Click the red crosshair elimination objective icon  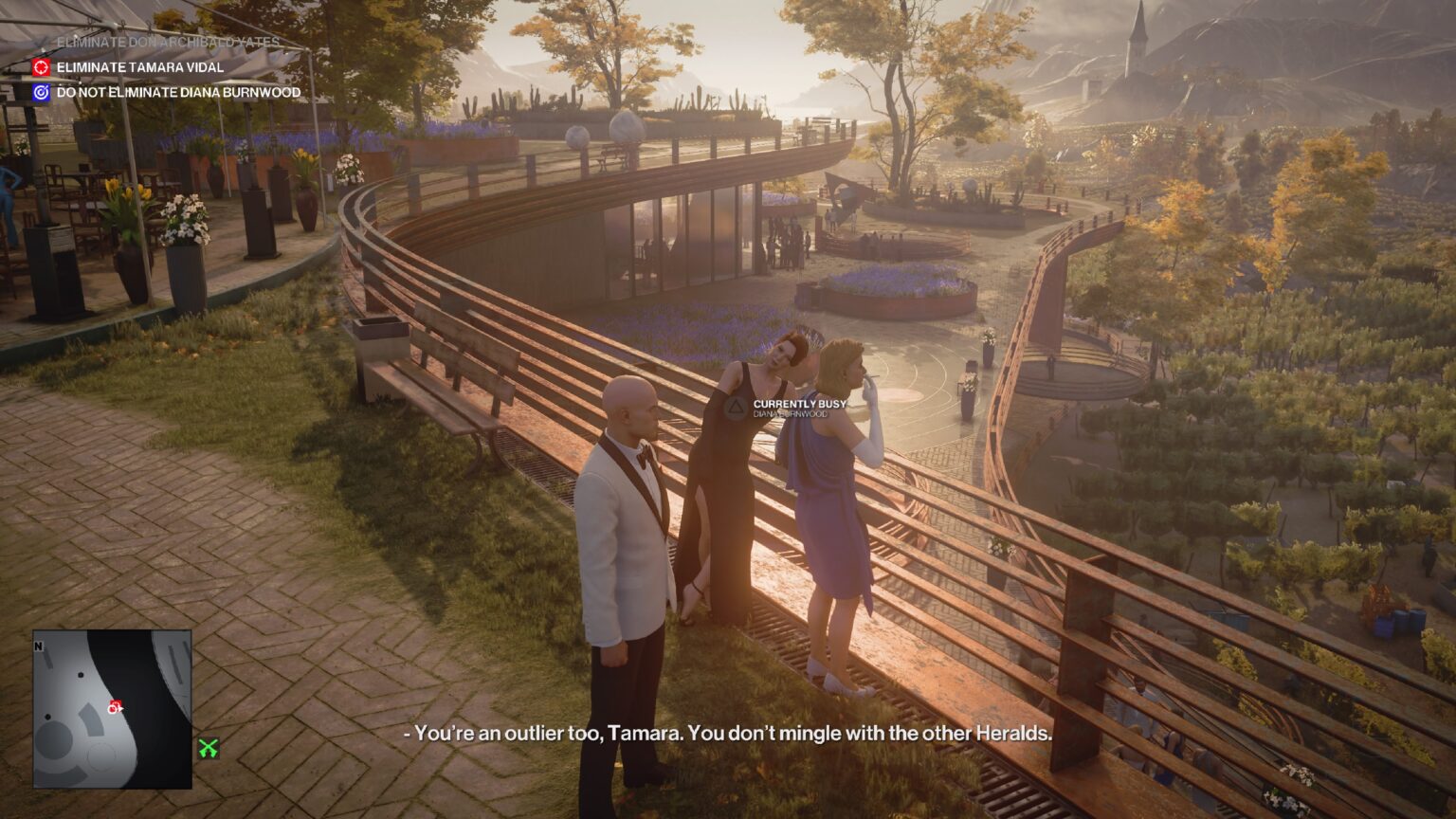tap(41, 67)
